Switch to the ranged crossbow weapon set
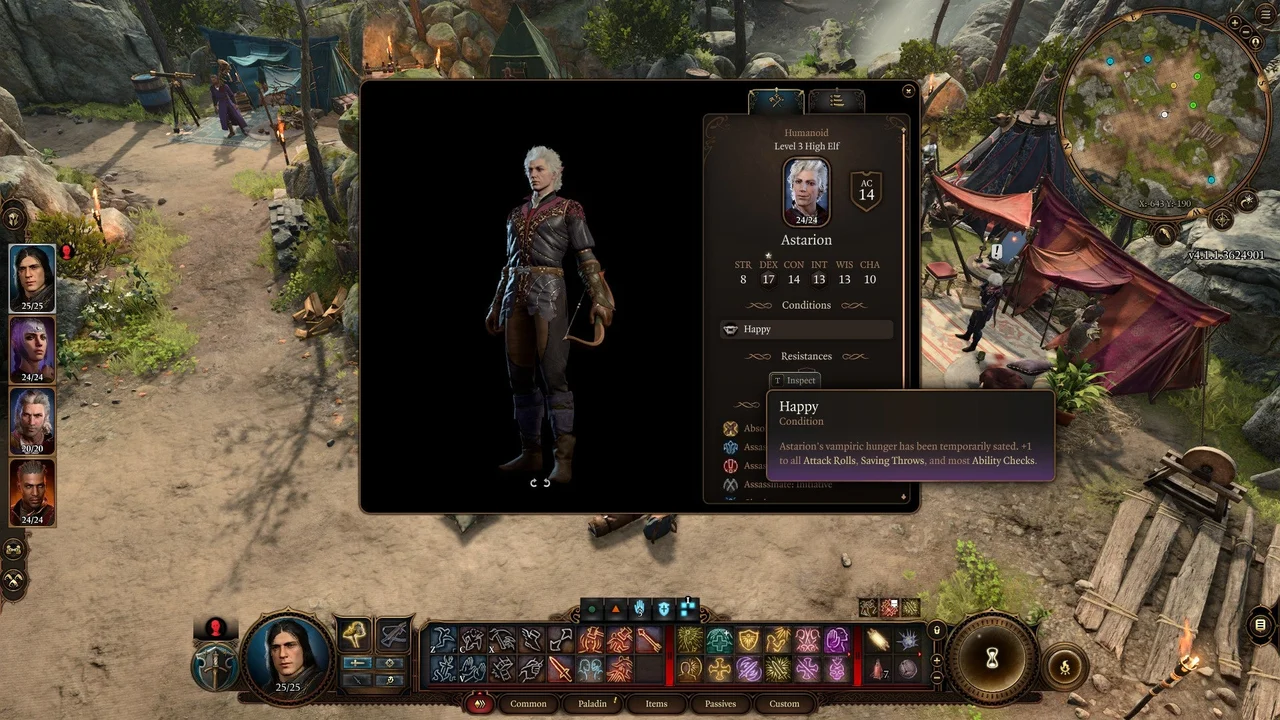This screenshot has width=1280, height=720. pyautogui.click(x=392, y=636)
